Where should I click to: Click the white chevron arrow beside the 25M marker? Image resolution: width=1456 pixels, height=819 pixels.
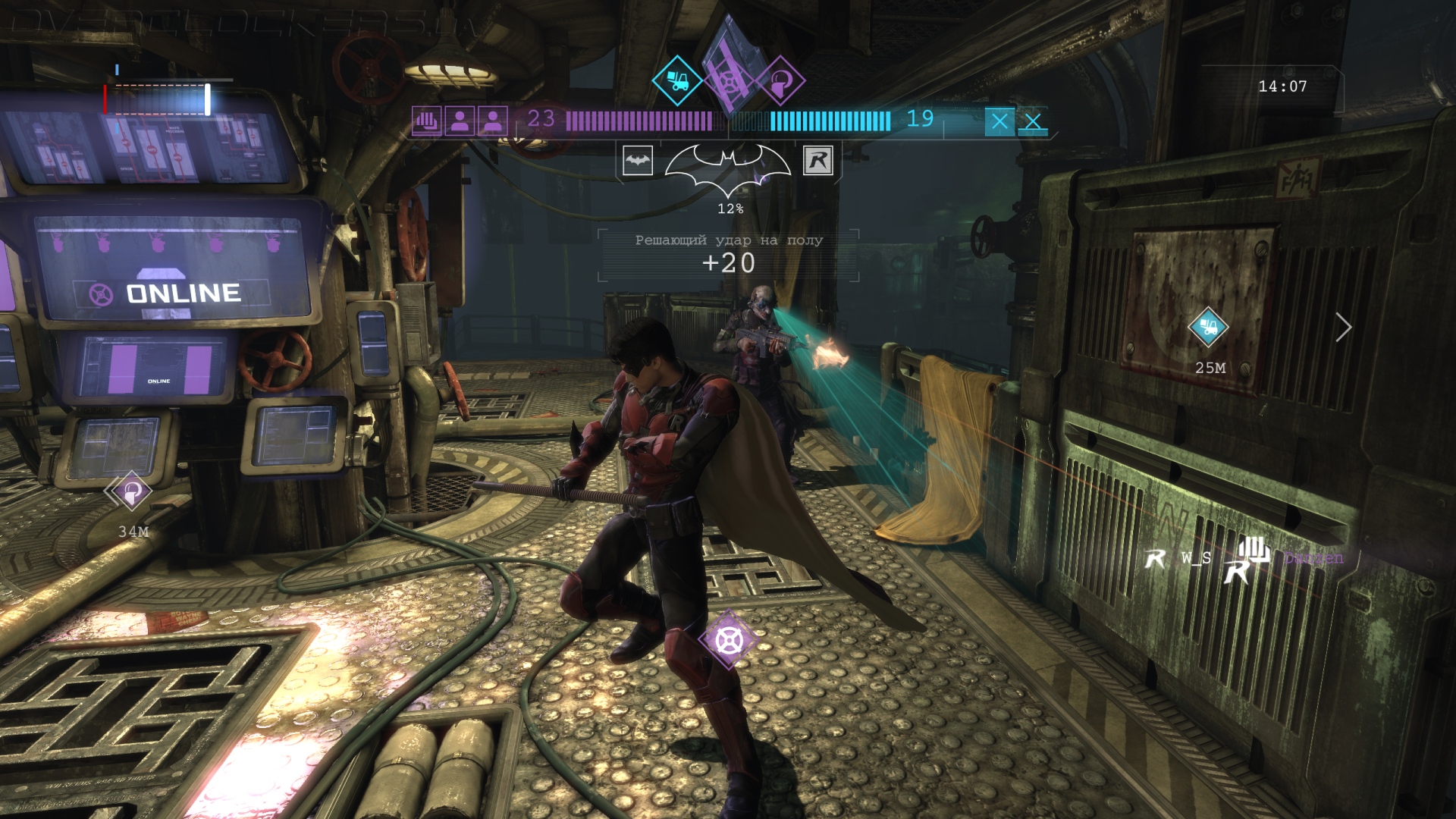tap(1344, 328)
